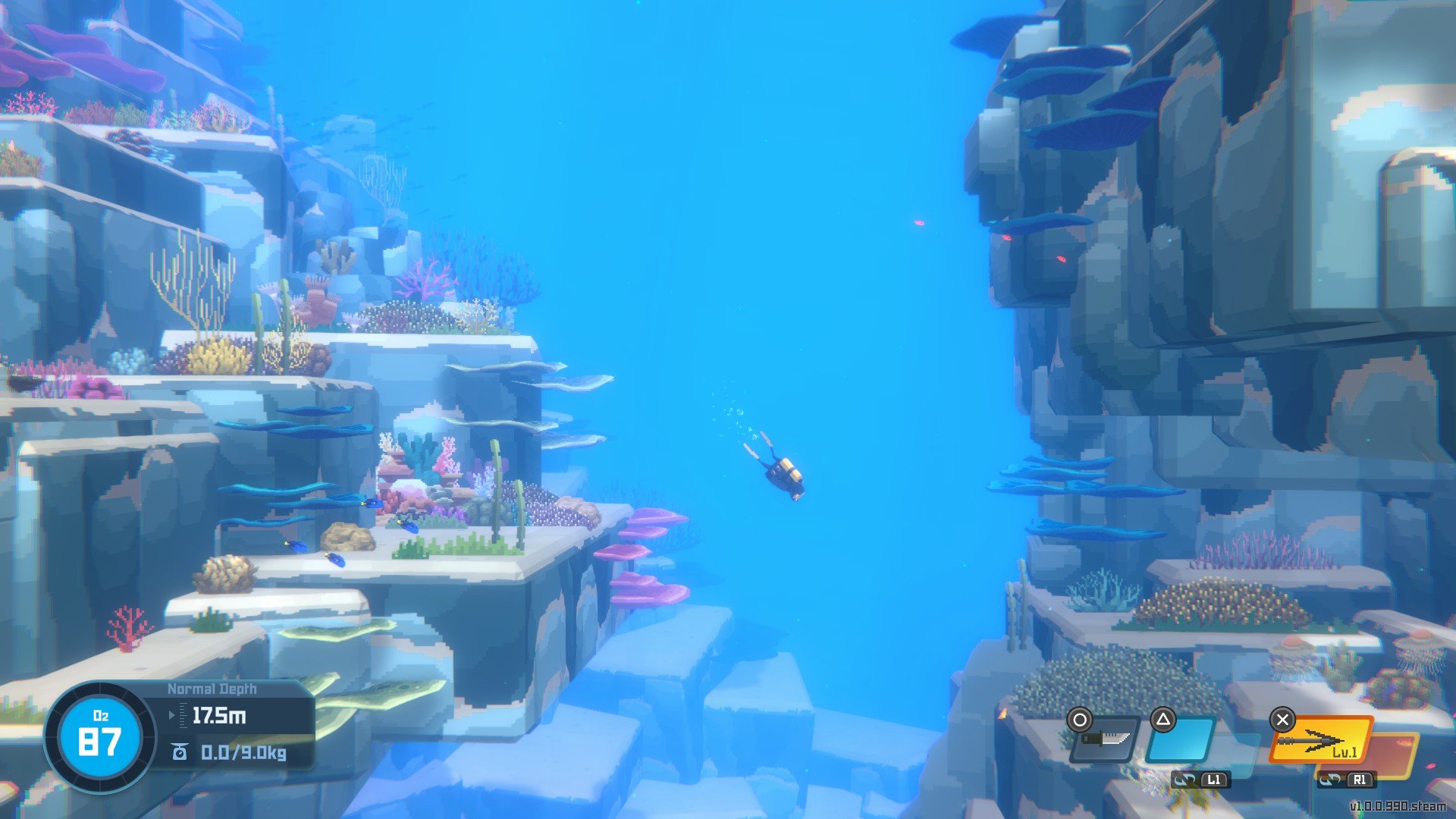Select the Lv.1 harpoon weapon slot
Viewport: 1456px width, 819px height.
point(1321,740)
